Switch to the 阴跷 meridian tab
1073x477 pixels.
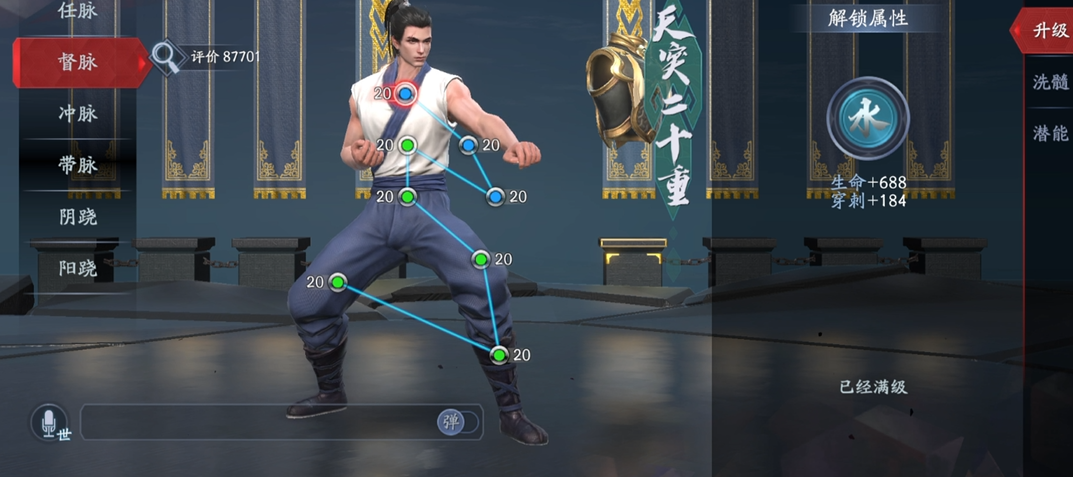78,216
